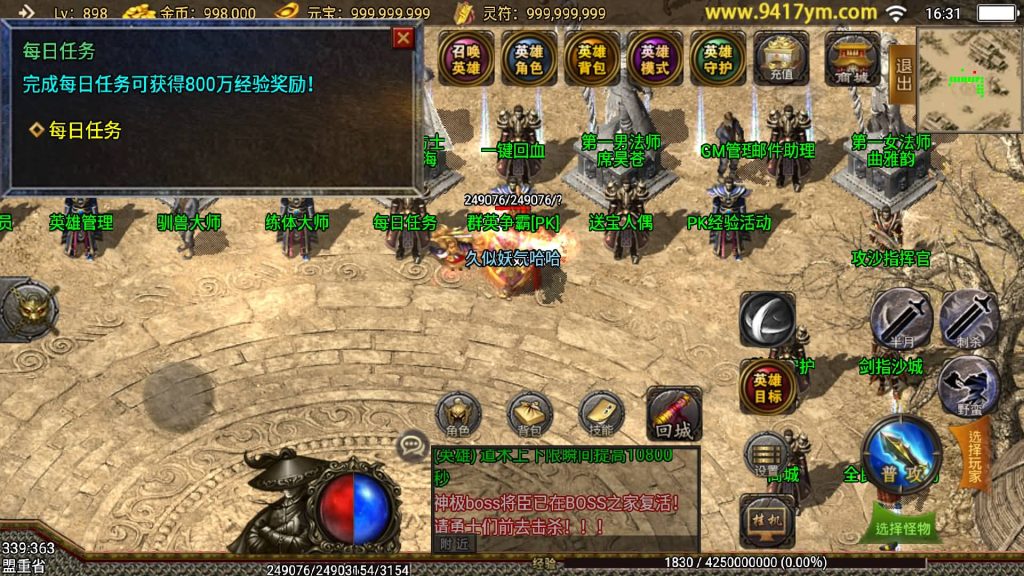Image resolution: width=1024 pixels, height=576 pixels.
Task: Tap the 召唤英雄 summon hero button
Action: [x=466, y=59]
